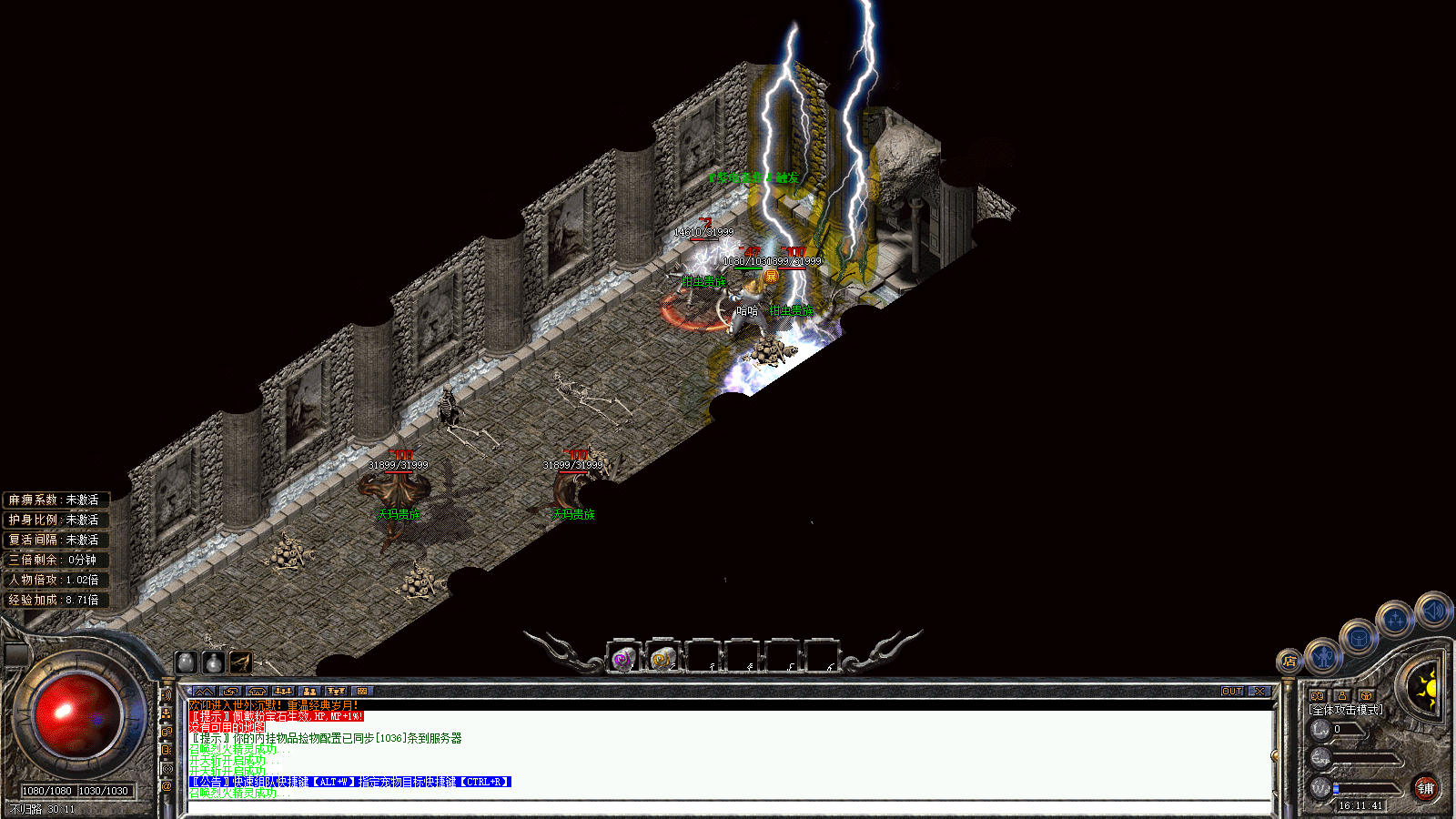This screenshot has height=819, width=1456.
Task: Click the grid icon in chat toolbar
Action: (x=361, y=692)
